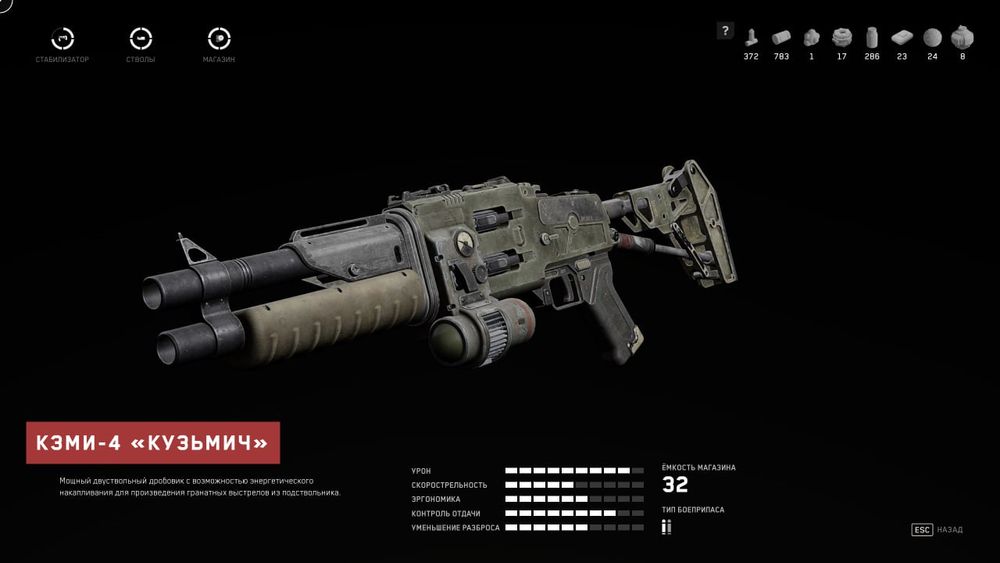Open the Стабилизатор upgrade category
Screen dimensions: 1000x563
pyautogui.click(x=64, y=39)
